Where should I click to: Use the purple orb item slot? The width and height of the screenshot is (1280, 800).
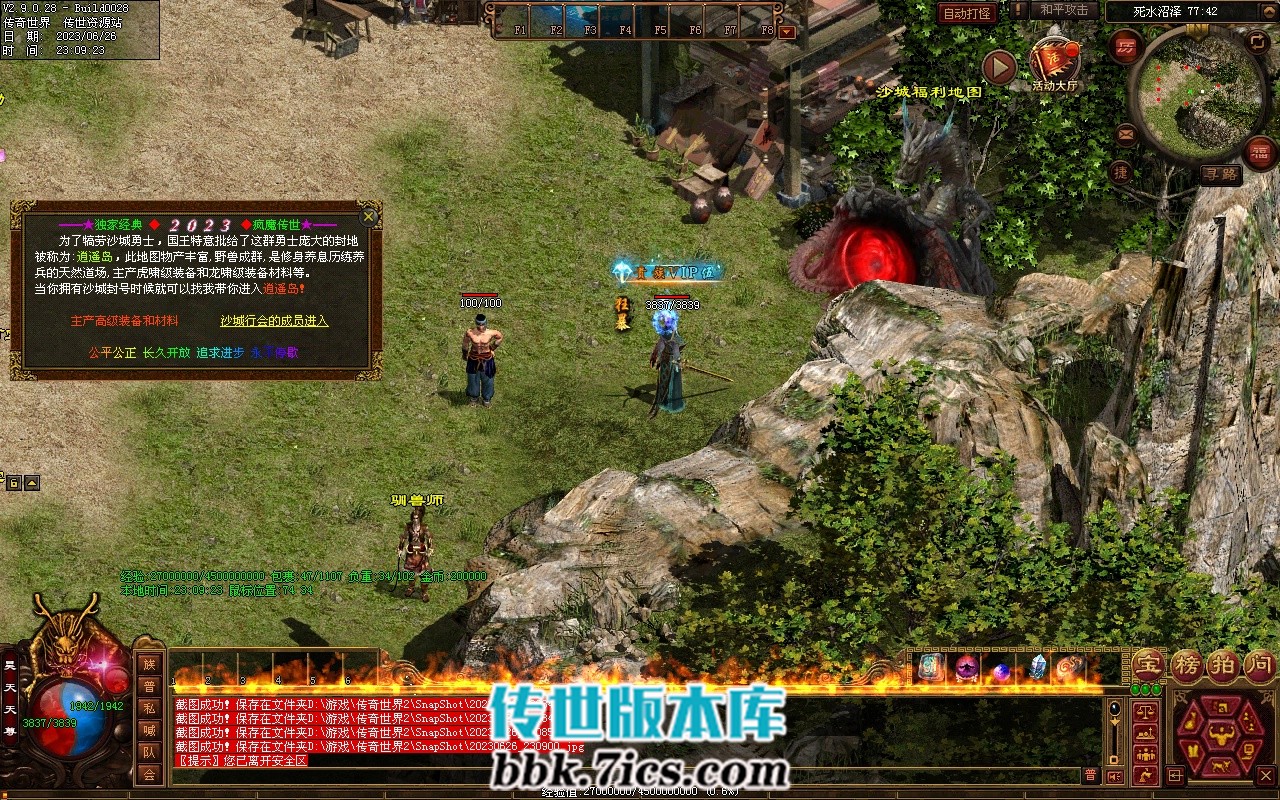pyautogui.click(x=966, y=668)
